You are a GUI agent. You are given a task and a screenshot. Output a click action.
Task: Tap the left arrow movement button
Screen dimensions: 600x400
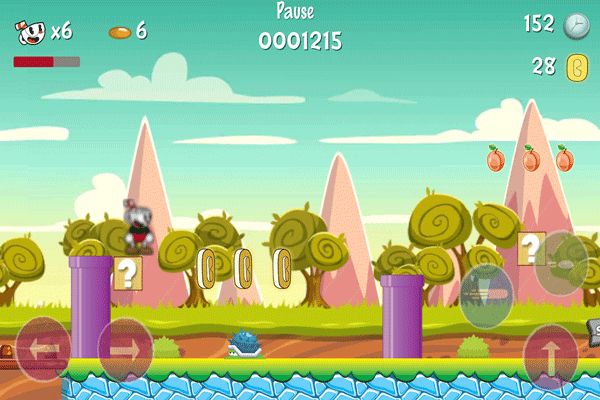click(x=43, y=349)
